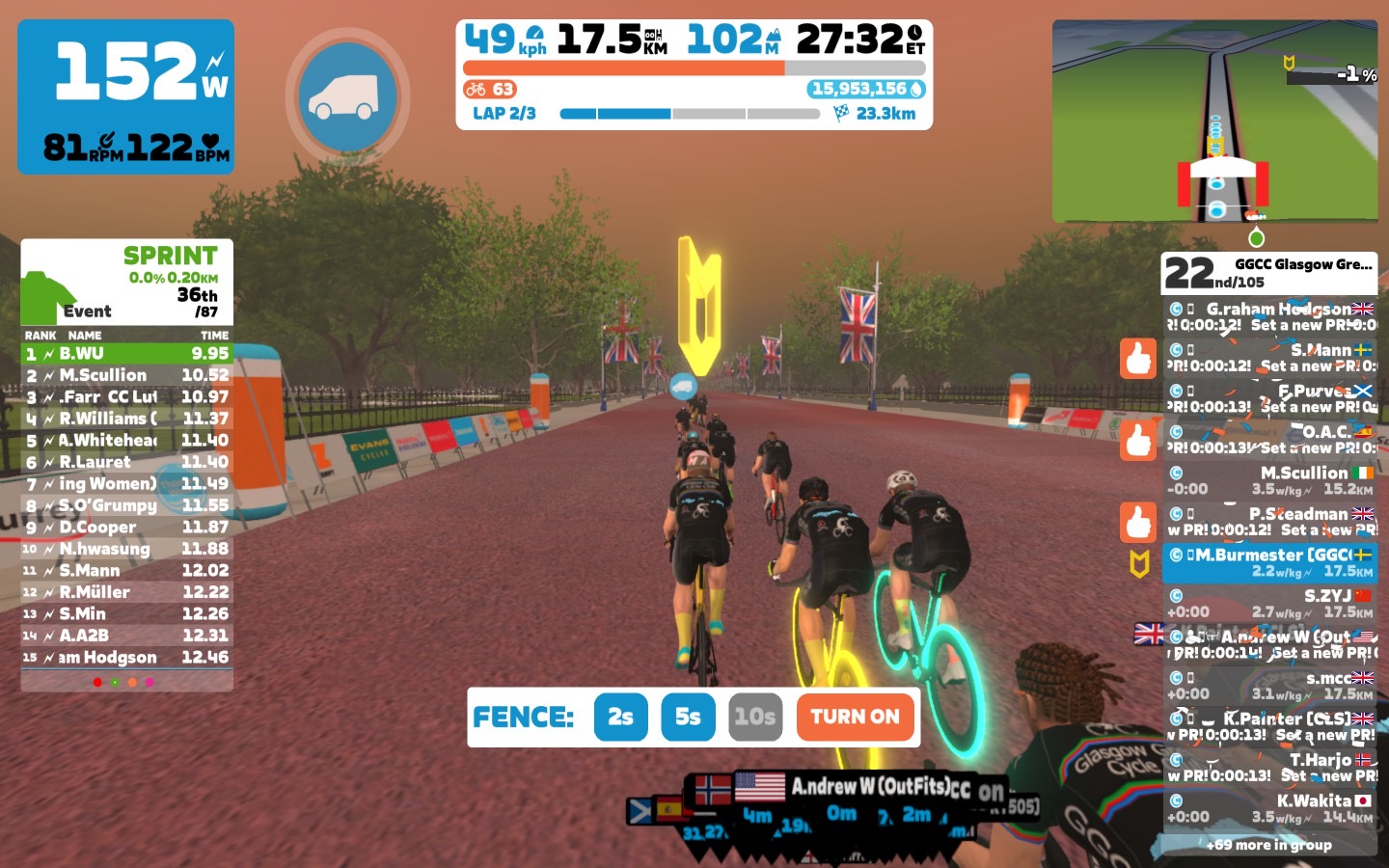Image resolution: width=1389 pixels, height=868 pixels.
Task: Select R.Lauret in sprint leaderboard
Action: (126, 462)
